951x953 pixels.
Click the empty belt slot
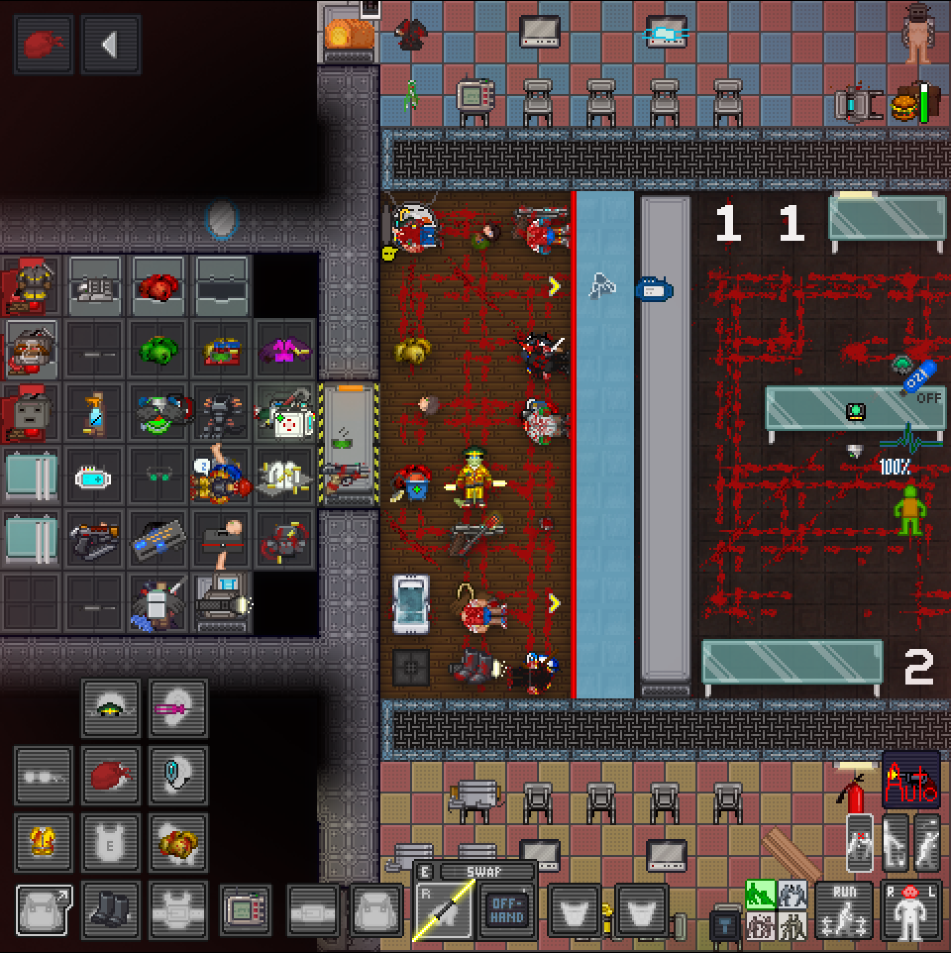click(313, 910)
